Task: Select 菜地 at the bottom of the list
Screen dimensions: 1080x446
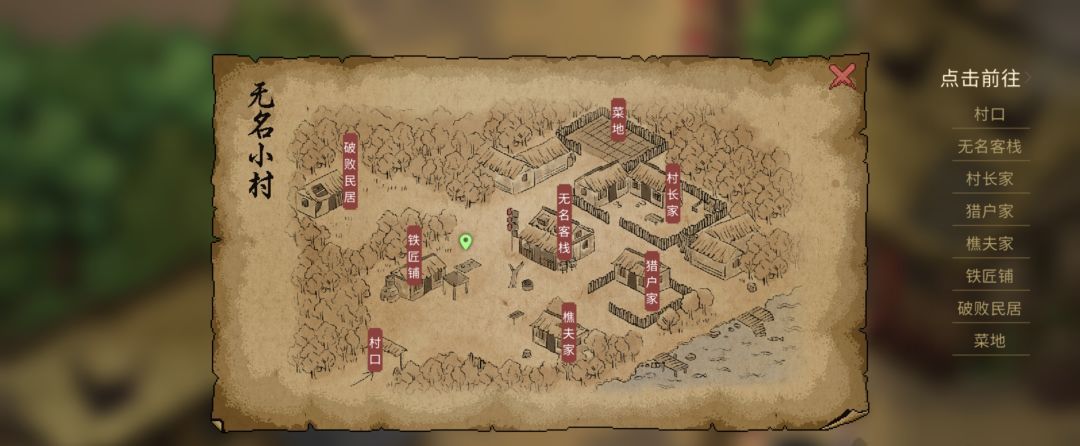Action: point(989,340)
